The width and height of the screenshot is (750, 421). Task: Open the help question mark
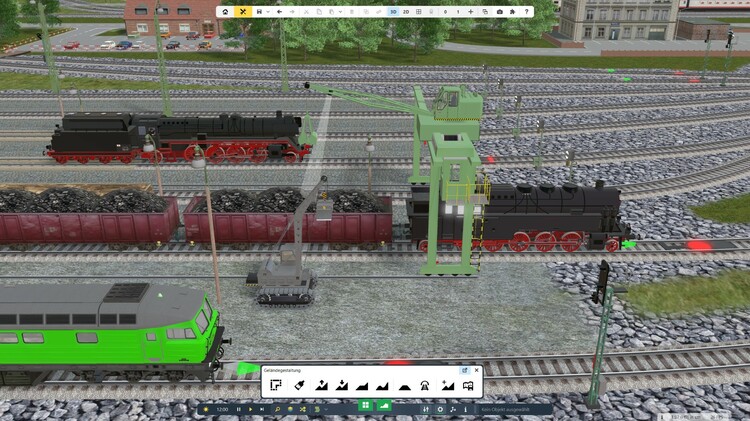click(527, 11)
